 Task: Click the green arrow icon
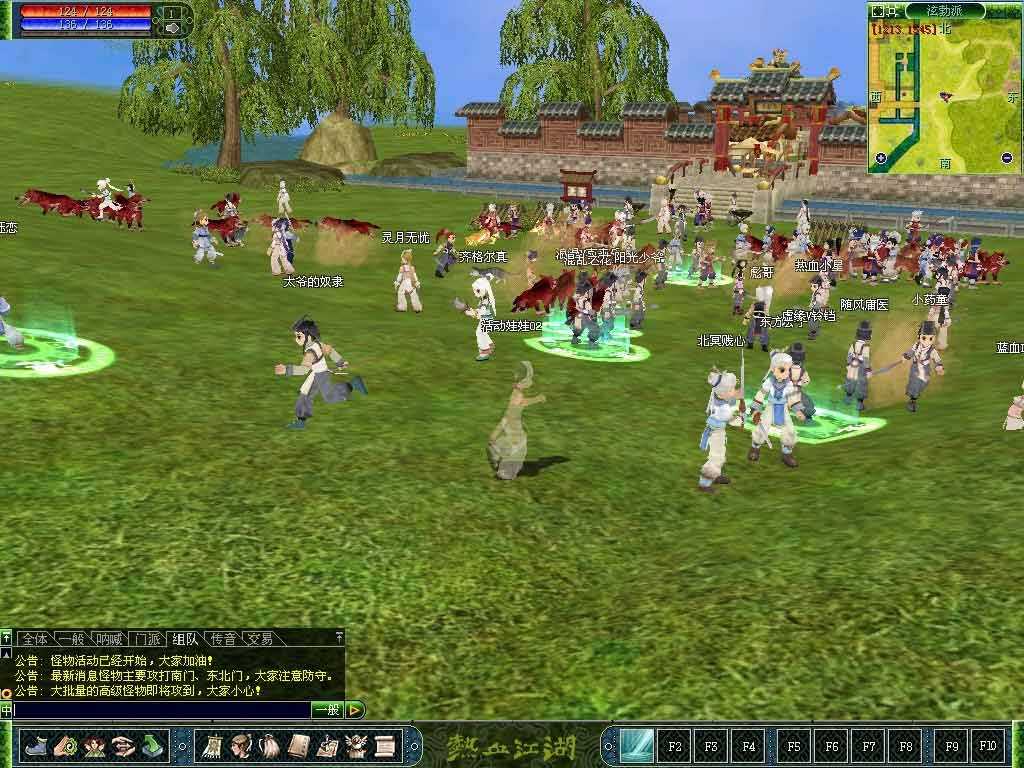[152, 746]
